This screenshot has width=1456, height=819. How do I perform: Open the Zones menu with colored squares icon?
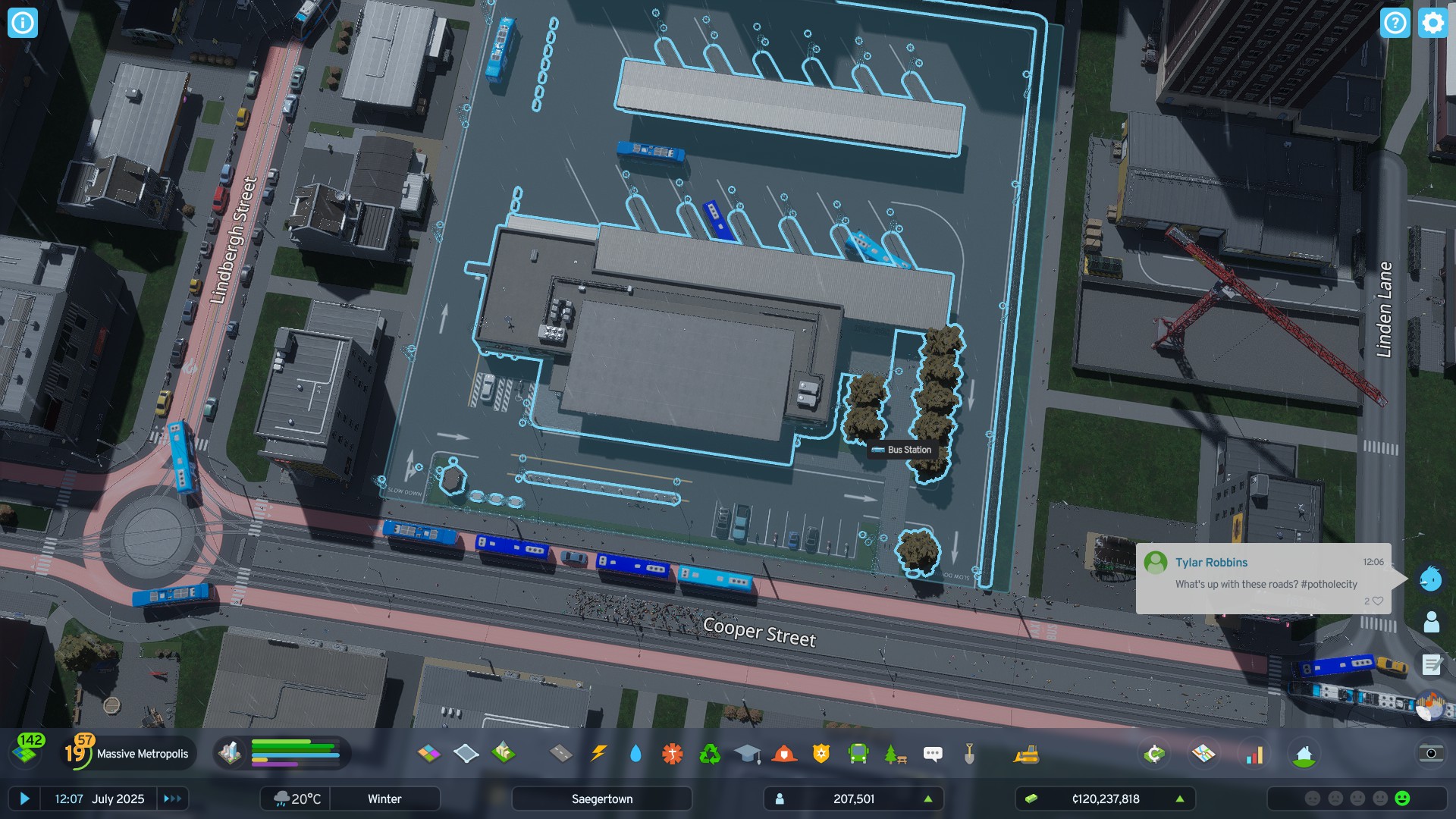pyautogui.click(x=430, y=753)
